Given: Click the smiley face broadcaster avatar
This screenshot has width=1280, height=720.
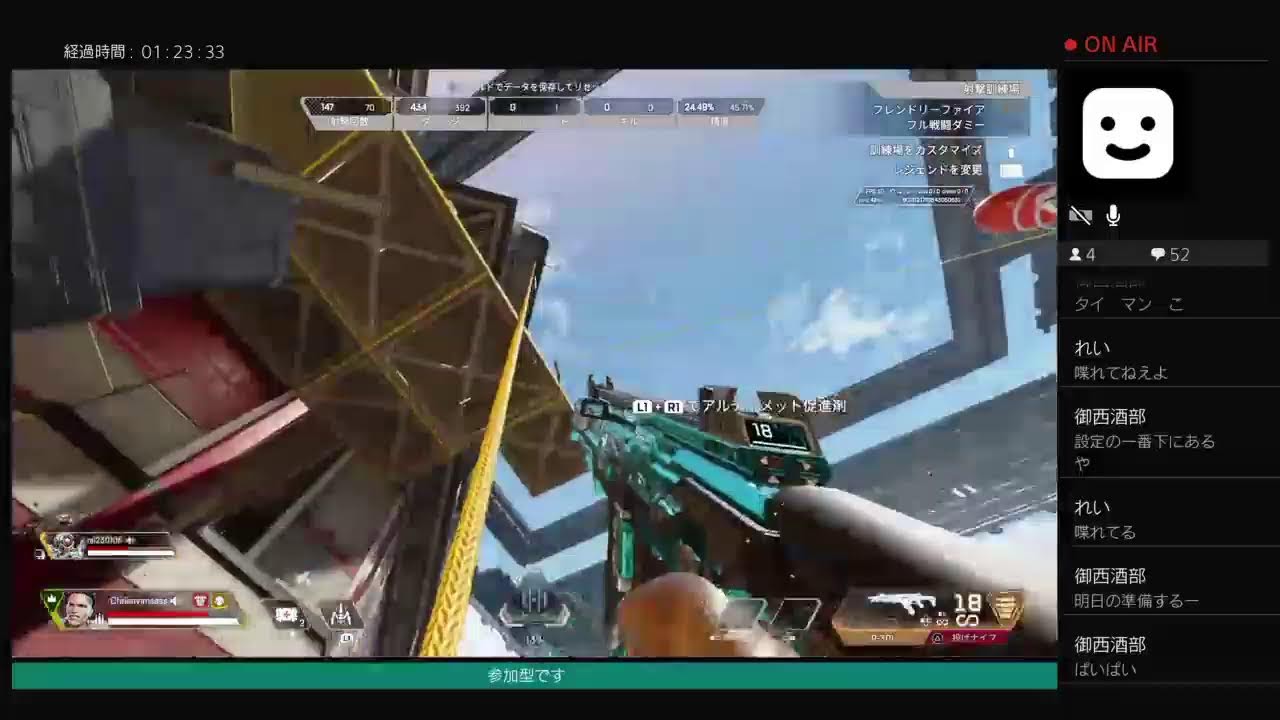Looking at the screenshot, I should 1128,133.
